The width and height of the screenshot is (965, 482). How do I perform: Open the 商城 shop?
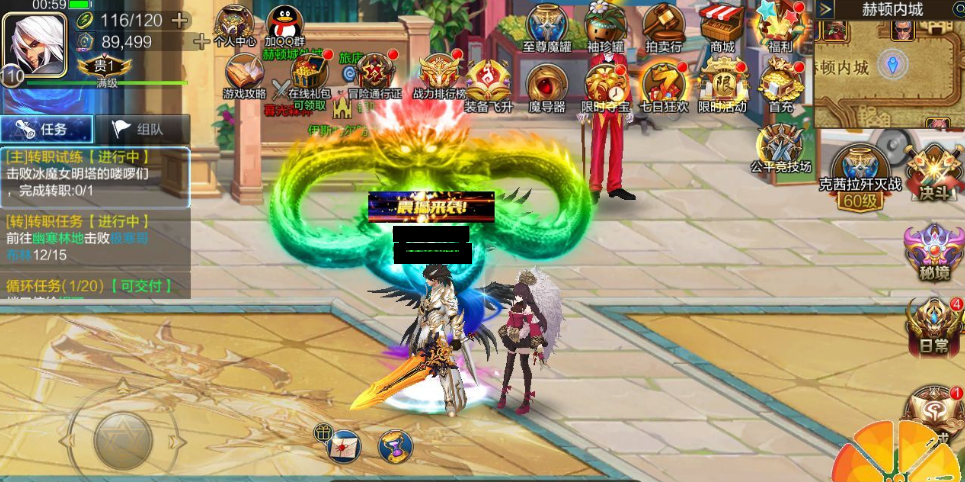pyautogui.click(x=721, y=25)
